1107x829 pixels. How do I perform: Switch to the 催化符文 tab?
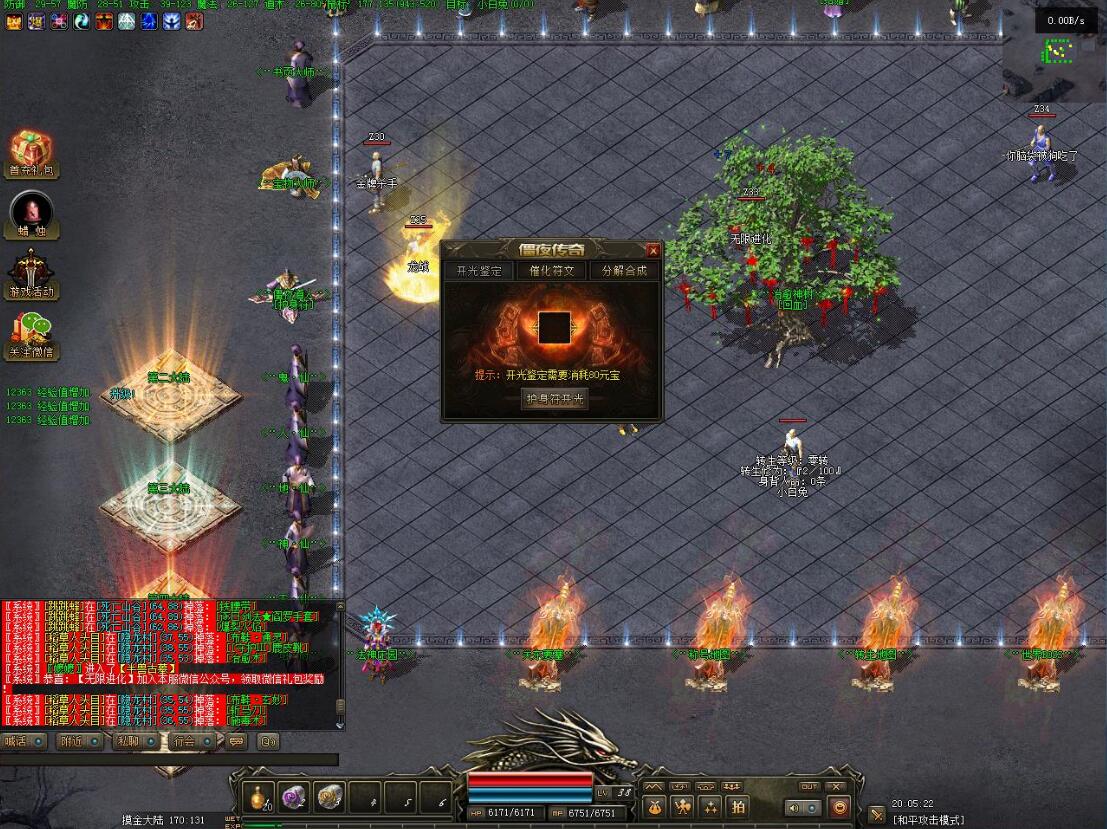tap(551, 270)
